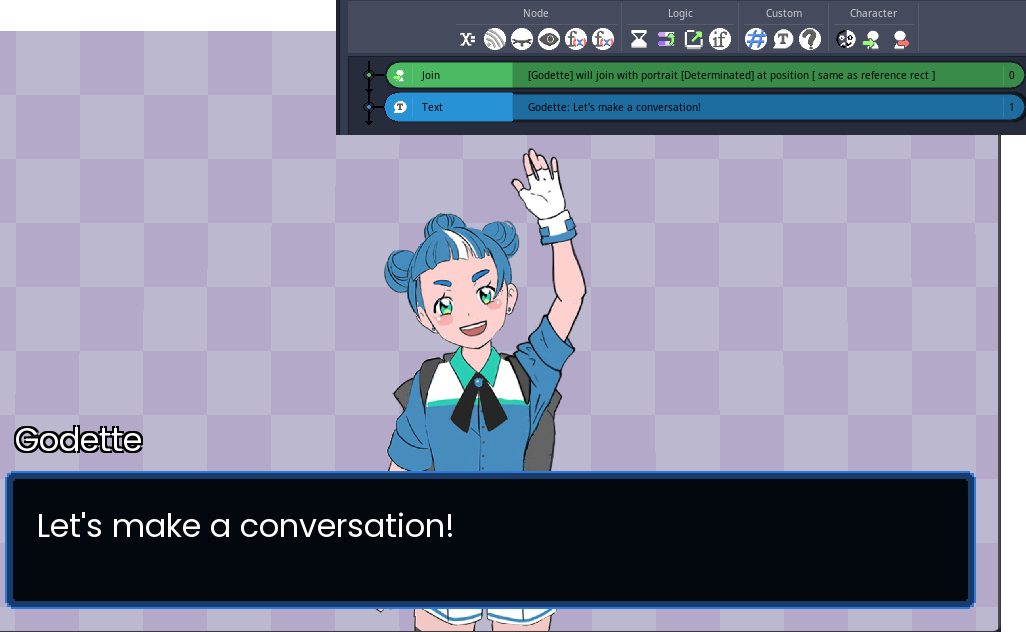Click the blue hashtag icon in Custom

click(756, 39)
